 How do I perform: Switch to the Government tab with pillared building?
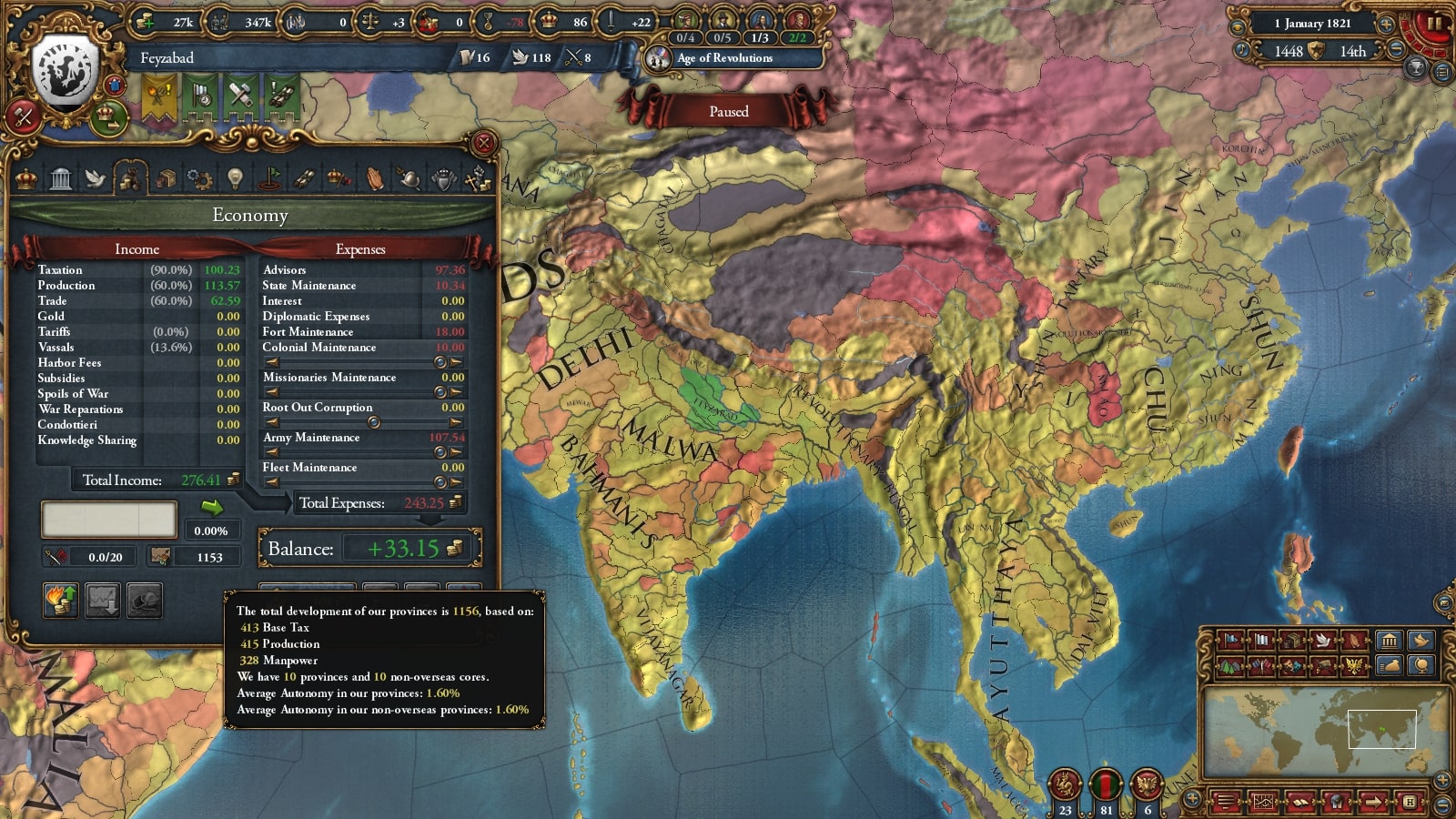(x=61, y=178)
